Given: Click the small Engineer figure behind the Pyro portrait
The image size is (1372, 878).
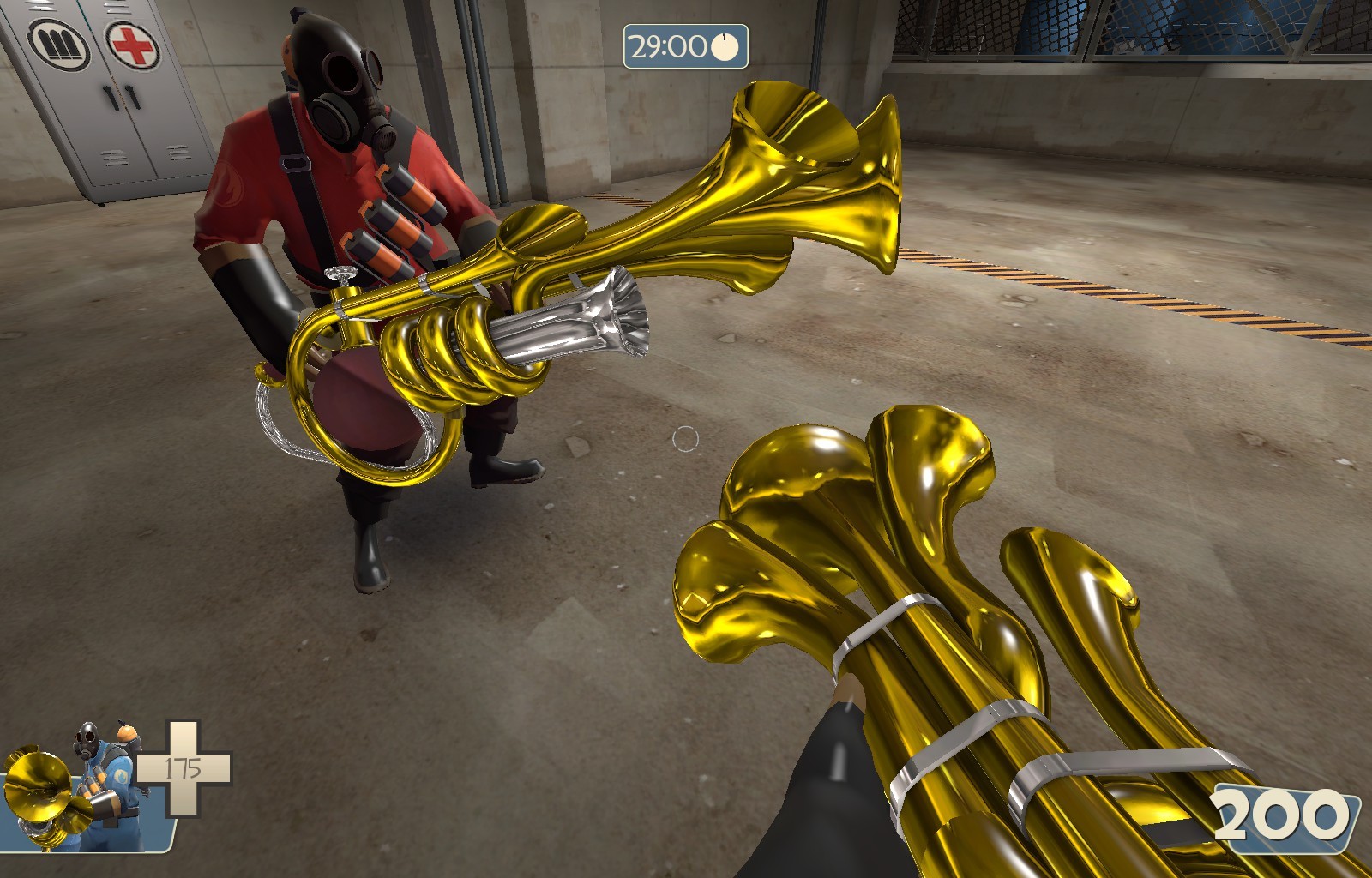Looking at the screenshot, I should point(126,734).
